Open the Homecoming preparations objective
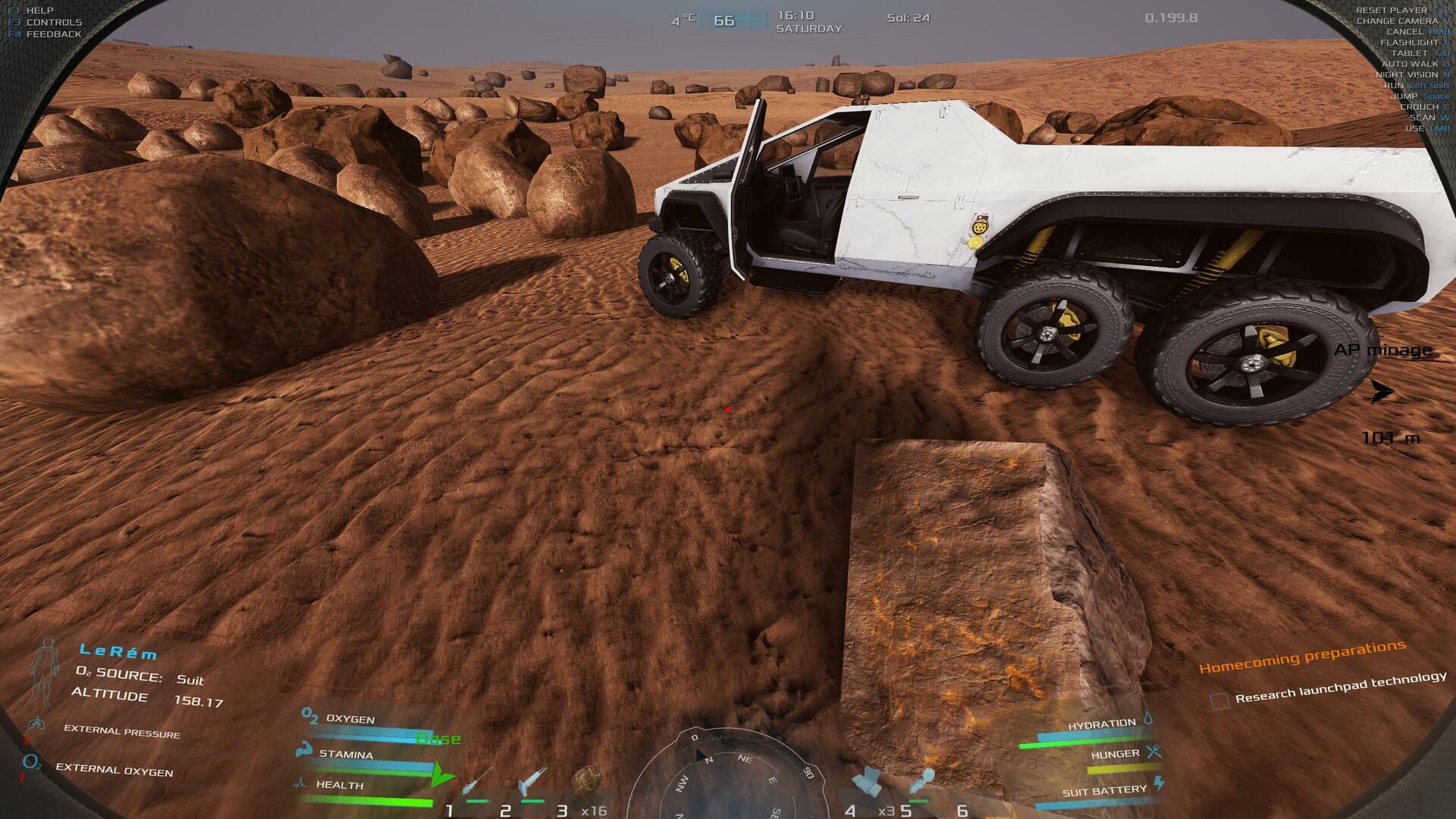Viewport: 1456px width, 819px height. click(1302, 657)
